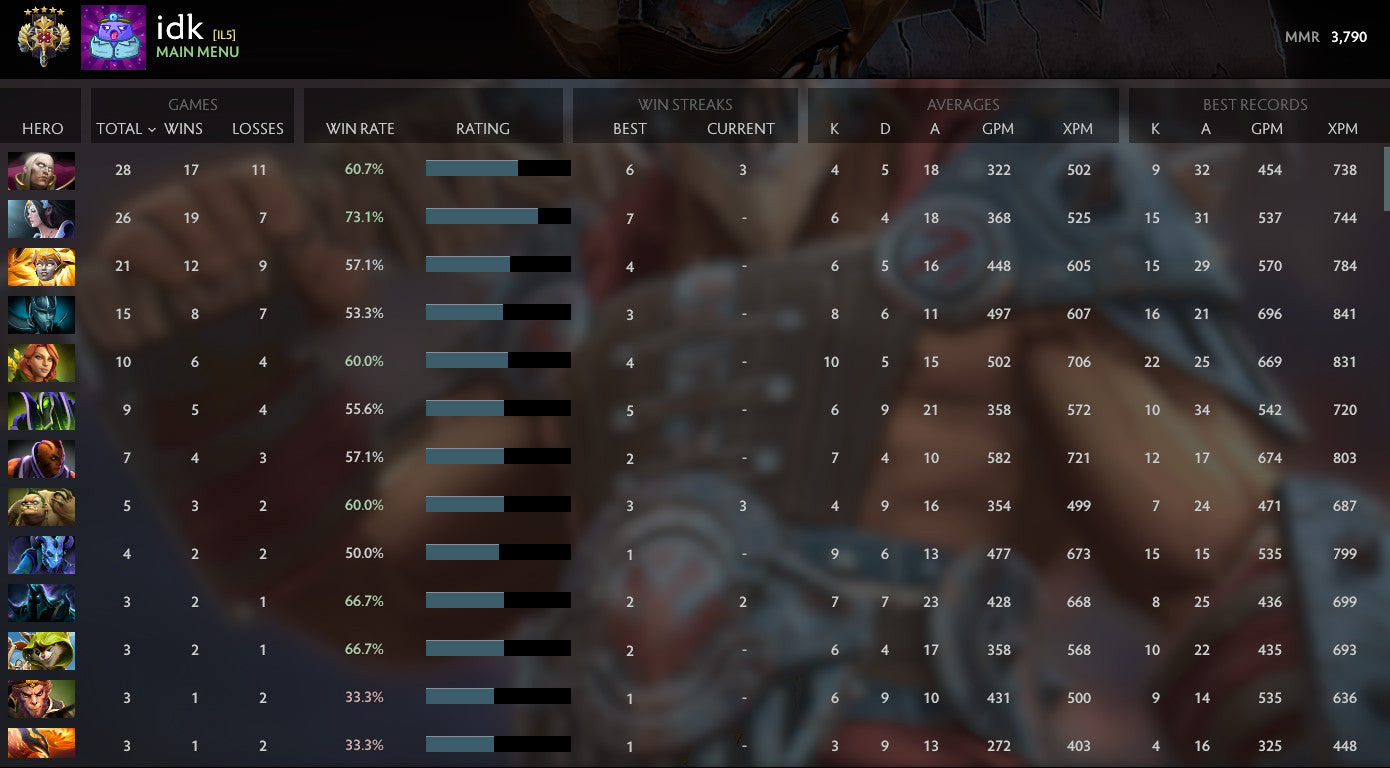The image size is (1390, 768).
Task: Click the Hoodwink hero portrait
Action: (x=41, y=650)
